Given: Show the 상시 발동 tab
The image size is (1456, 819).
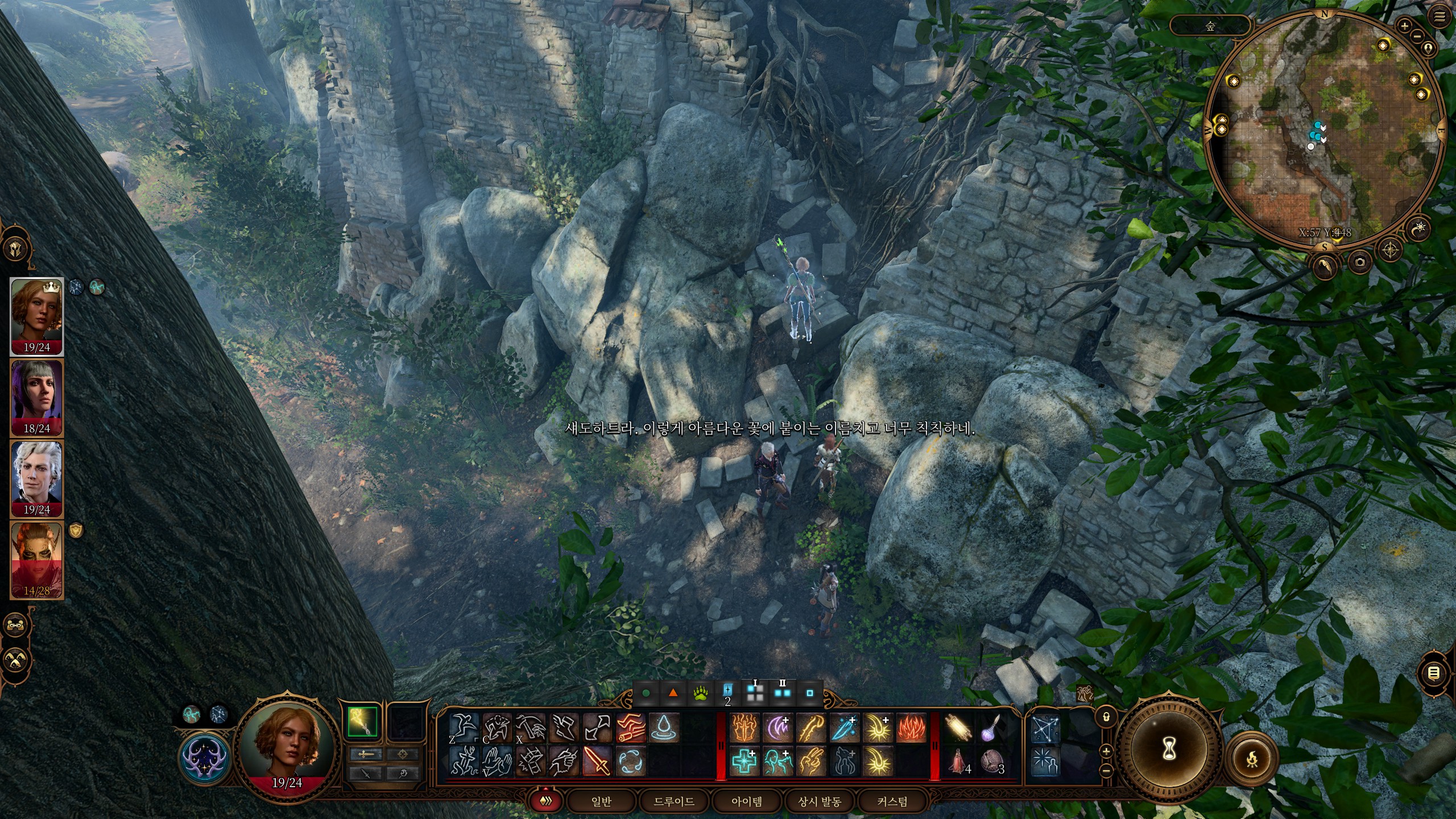Looking at the screenshot, I should [820, 801].
